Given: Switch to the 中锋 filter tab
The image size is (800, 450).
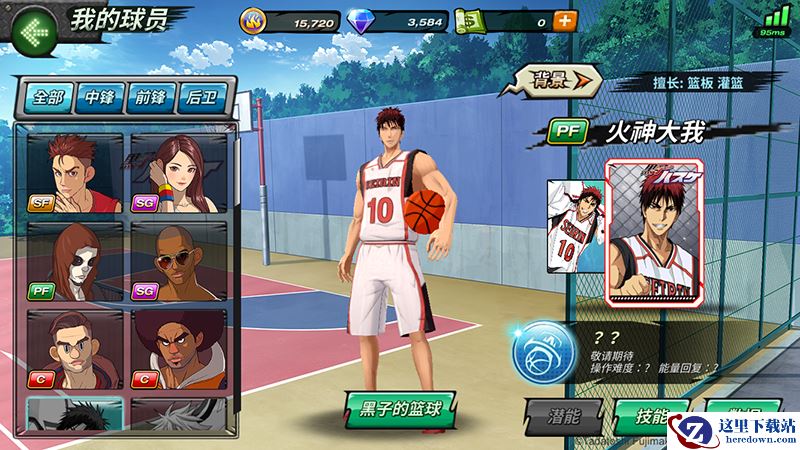Looking at the screenshot, I should point(100,97).
